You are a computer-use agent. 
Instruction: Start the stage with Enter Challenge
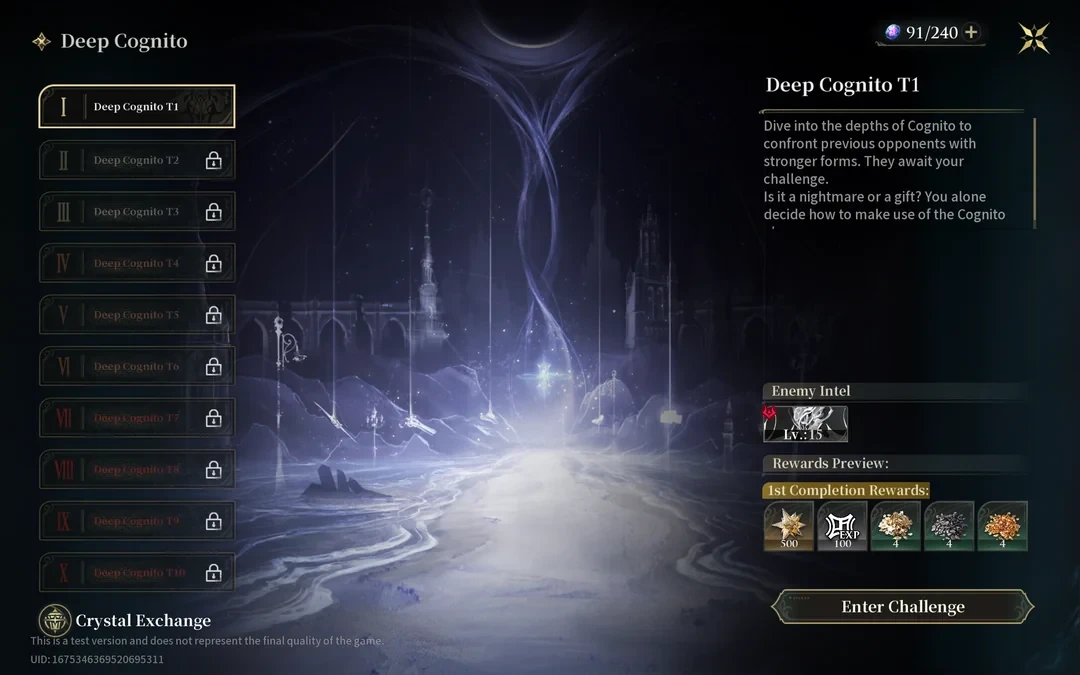point(902,607)
